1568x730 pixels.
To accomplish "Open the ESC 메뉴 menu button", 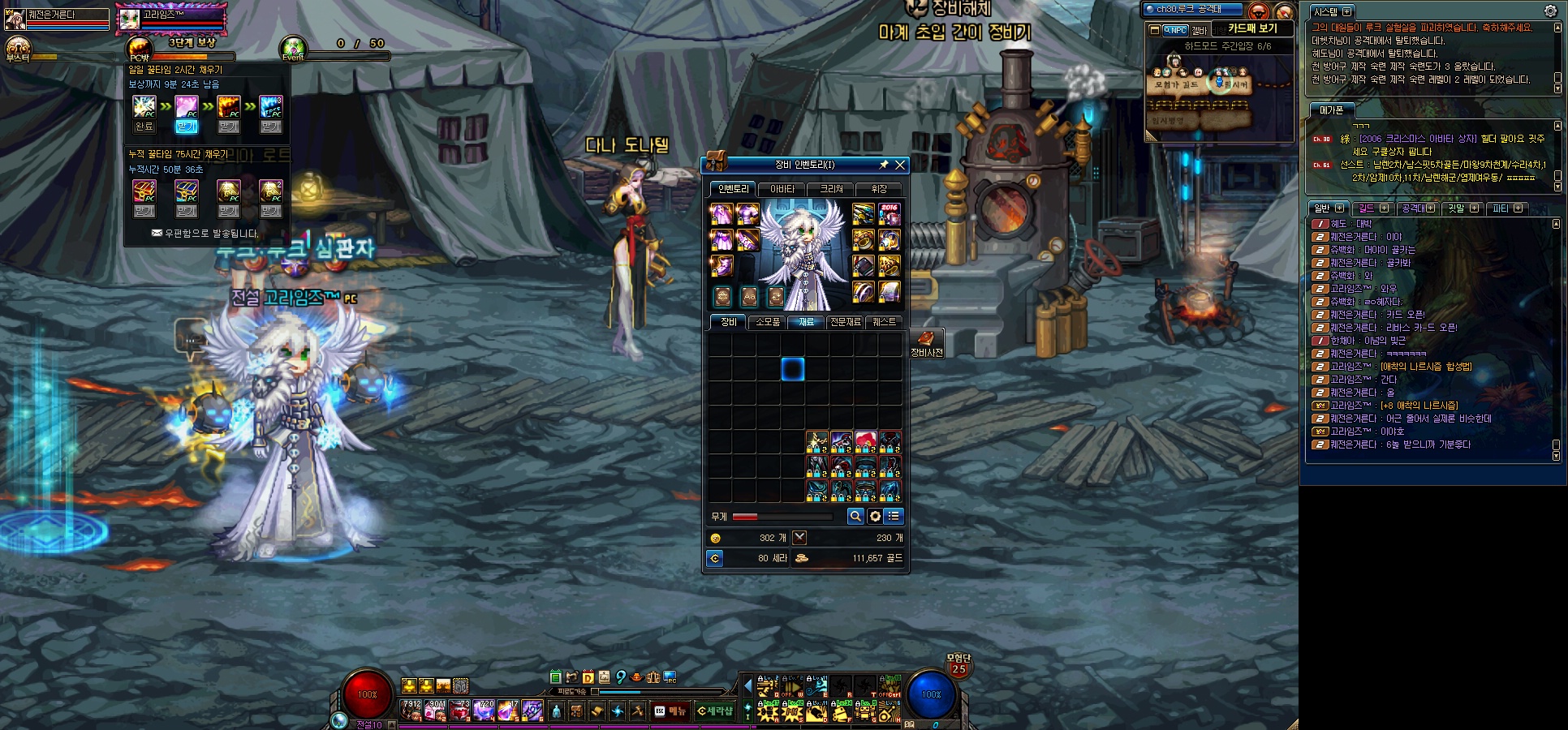I will 670,711.
